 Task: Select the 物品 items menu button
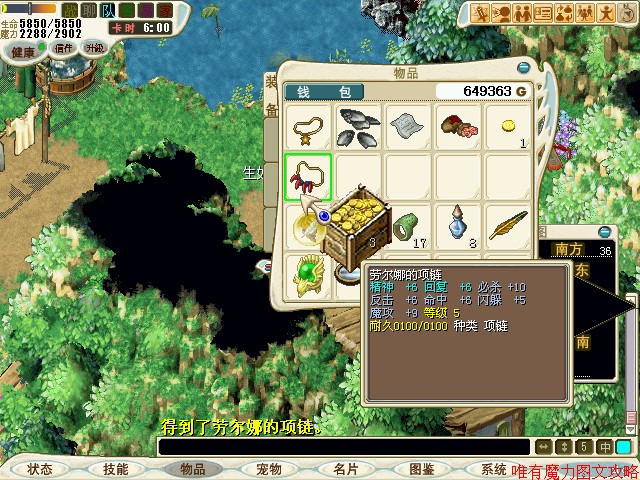(x=192, y=468)
